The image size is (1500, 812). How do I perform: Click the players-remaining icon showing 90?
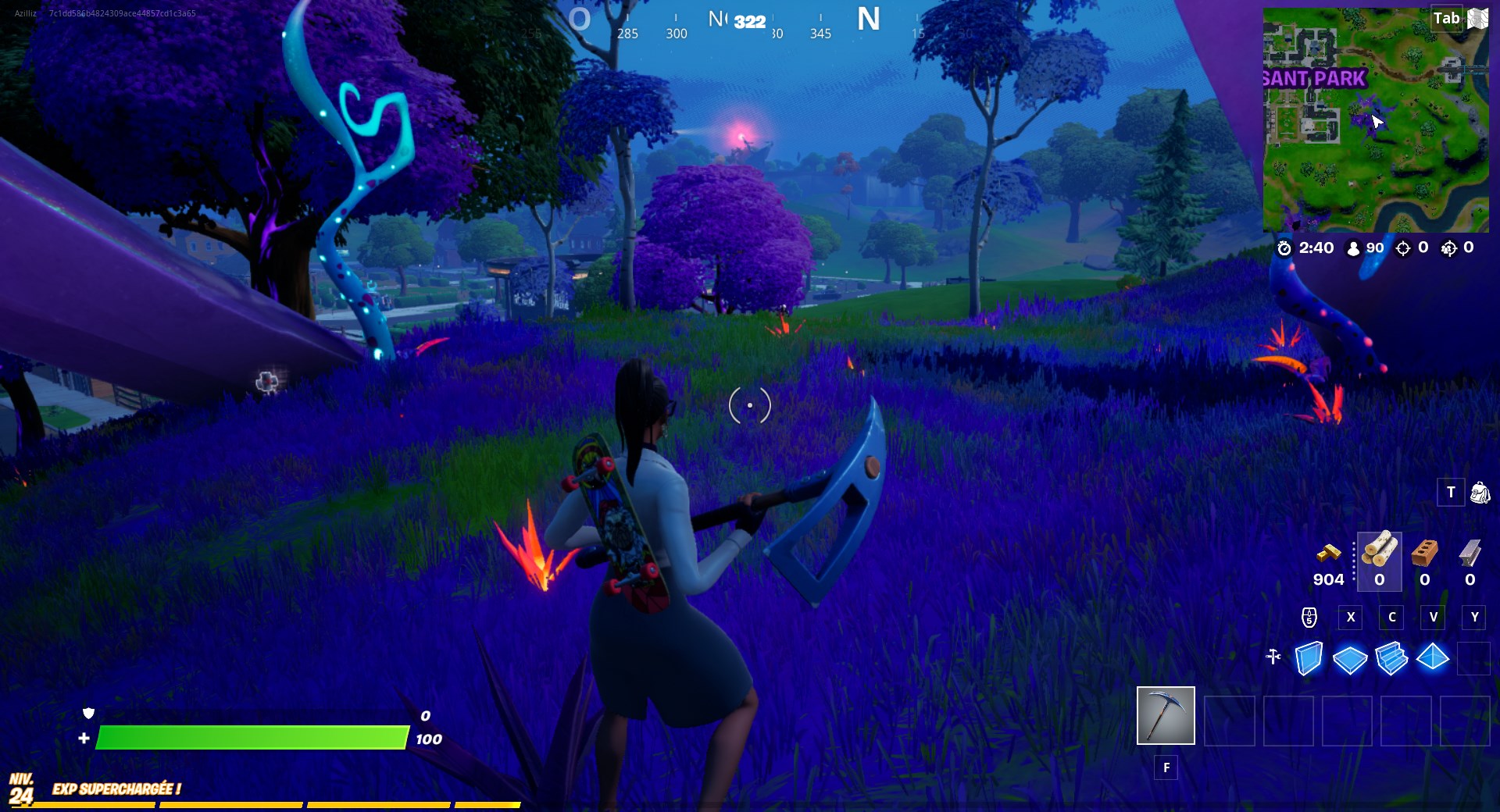[x=1354, y=248]
